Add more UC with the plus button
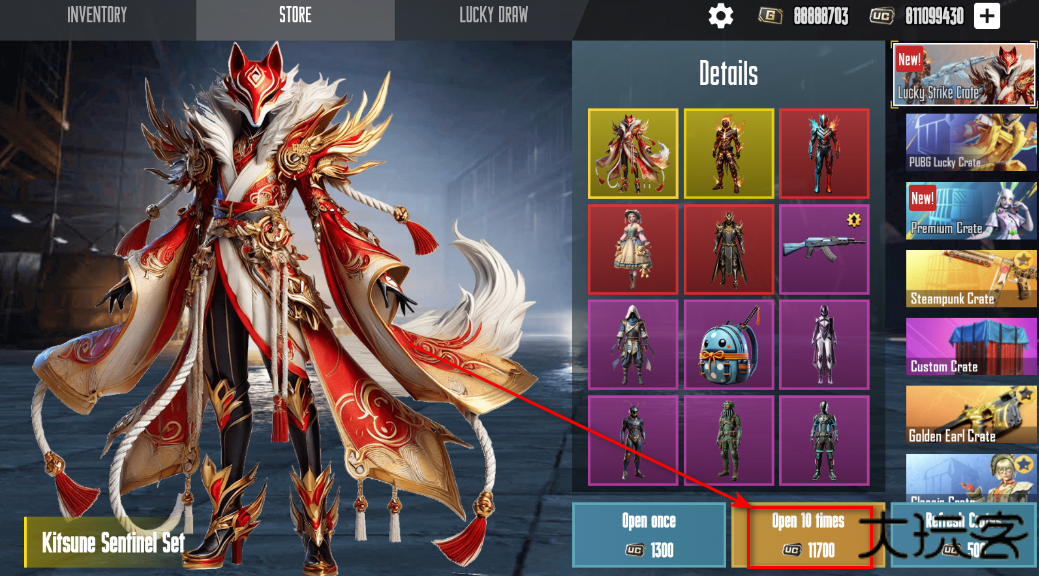The image size is (1039, 576). [987, 16]
